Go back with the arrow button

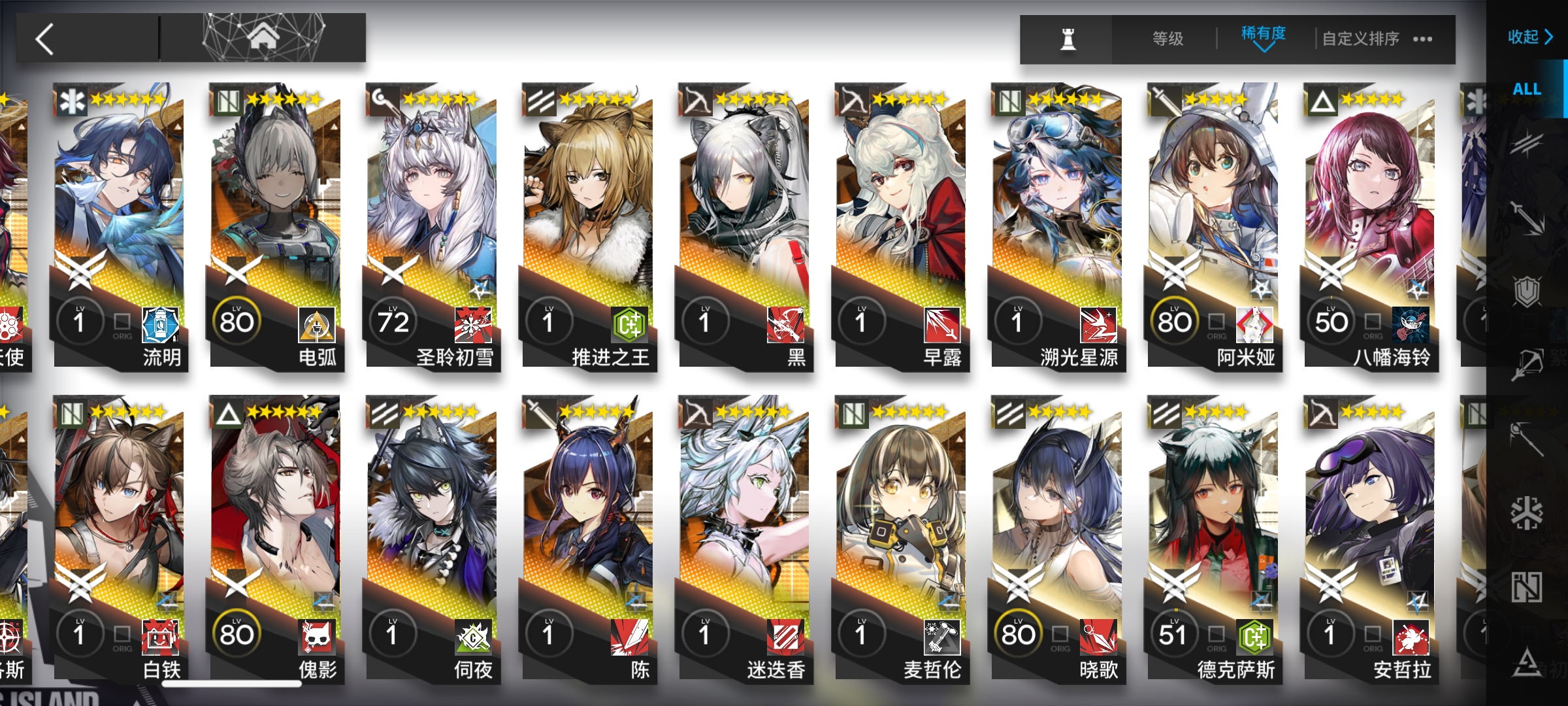point(46,39)
